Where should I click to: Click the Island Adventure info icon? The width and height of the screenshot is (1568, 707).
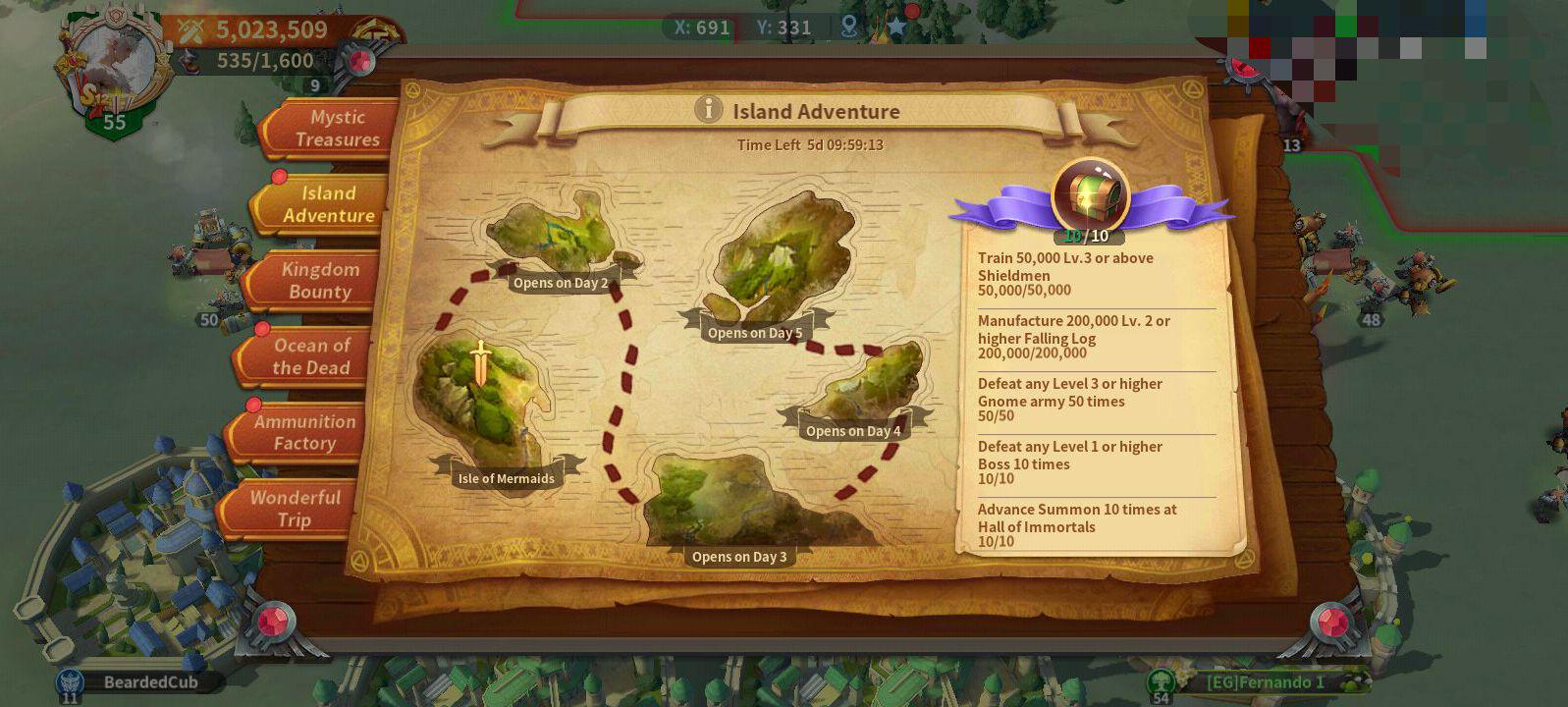pyautogui.click(x=708, y=110)
